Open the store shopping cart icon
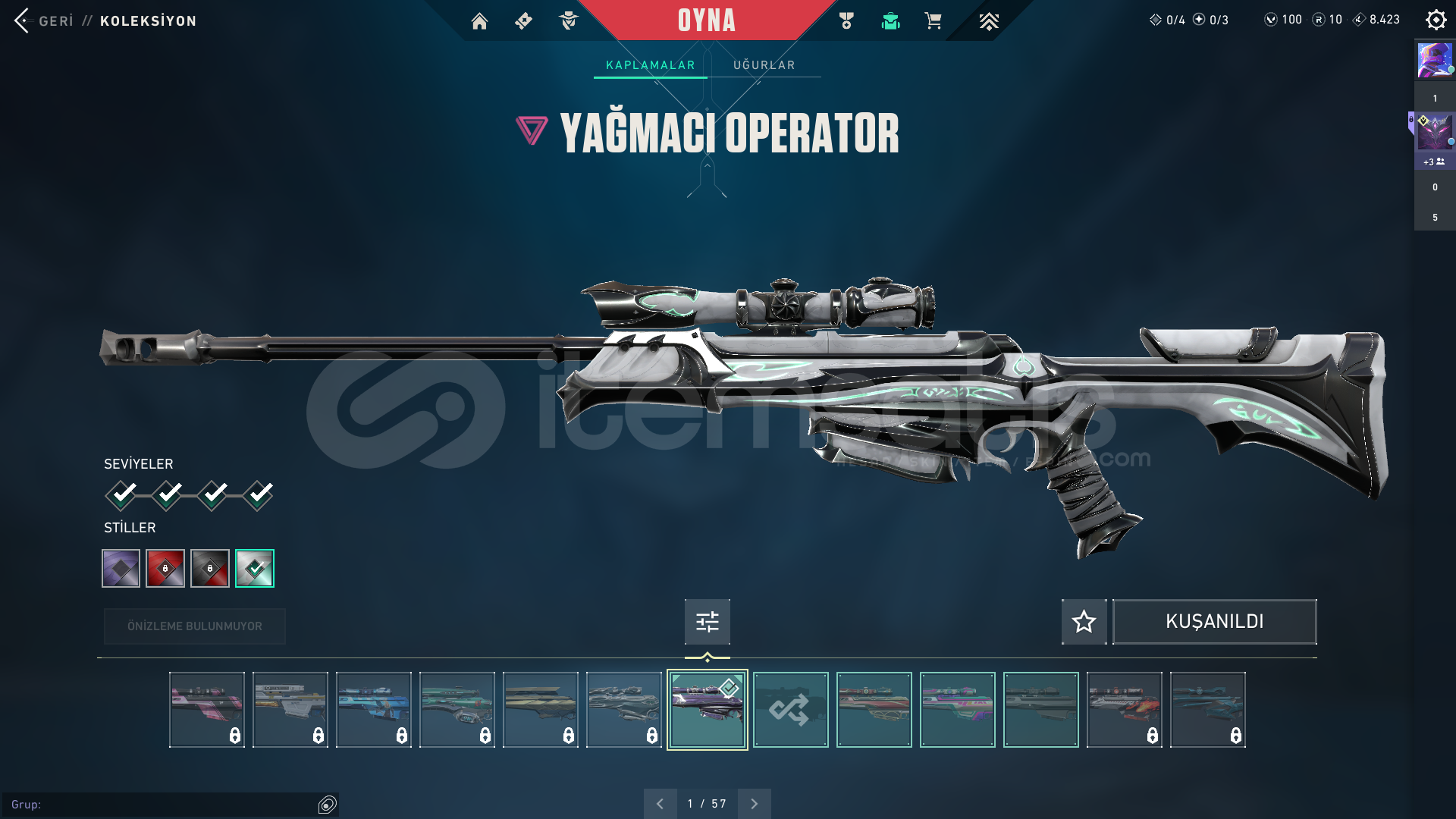Image resolution: width=1456 pixels, height=819 pixels. (933, 21)
